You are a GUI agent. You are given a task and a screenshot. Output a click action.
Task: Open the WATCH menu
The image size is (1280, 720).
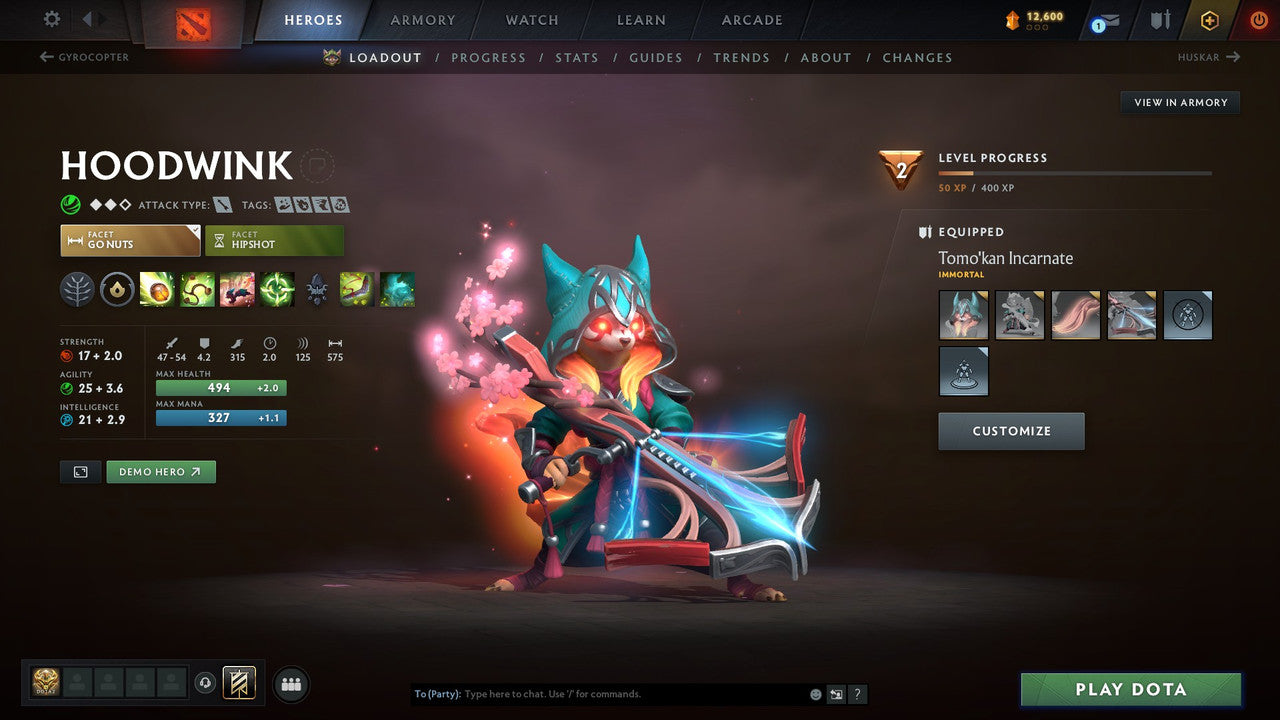[x=531, y=19]
